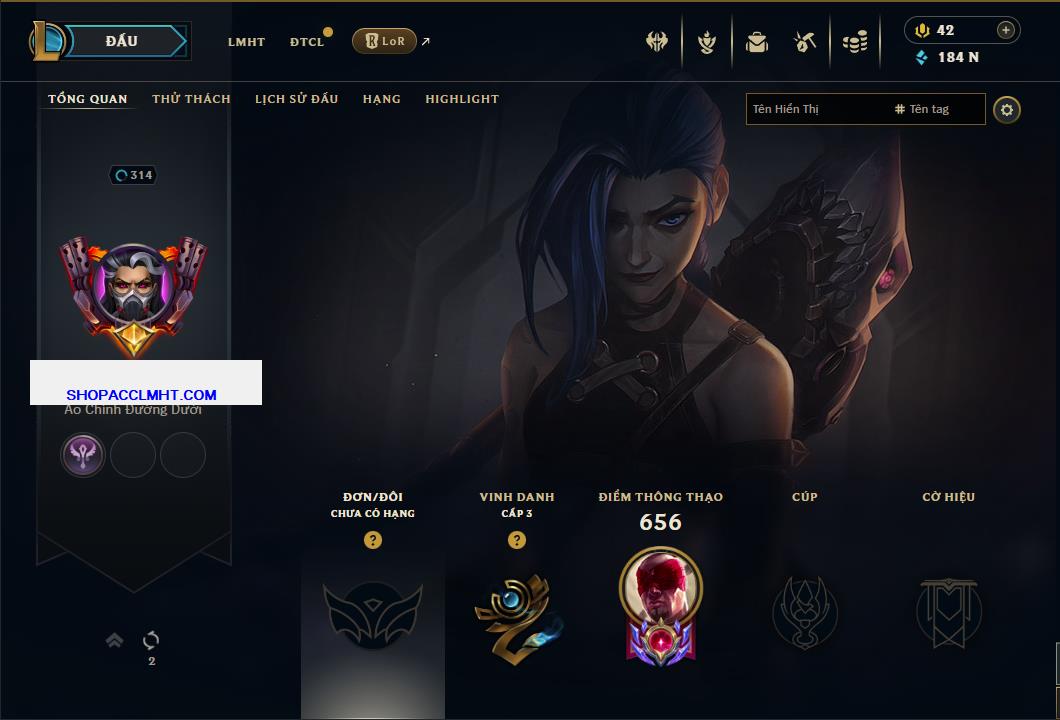Image resolution: width=1060 pixels, height=720 pixels.
Task: Launch the LoR shortcut button
Action: tap(385, 41)
